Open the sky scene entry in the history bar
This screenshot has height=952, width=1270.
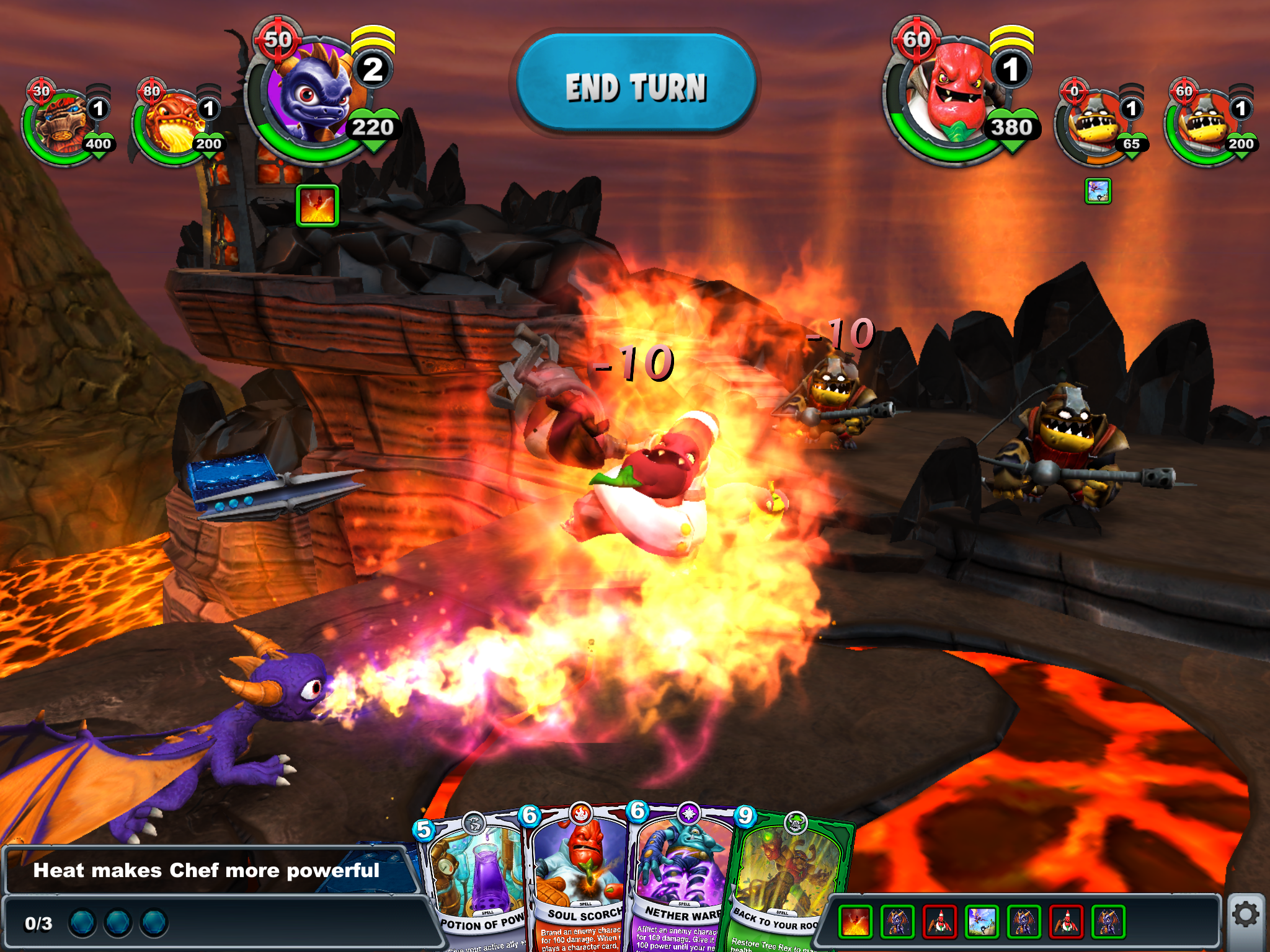[x=982, y=921]
